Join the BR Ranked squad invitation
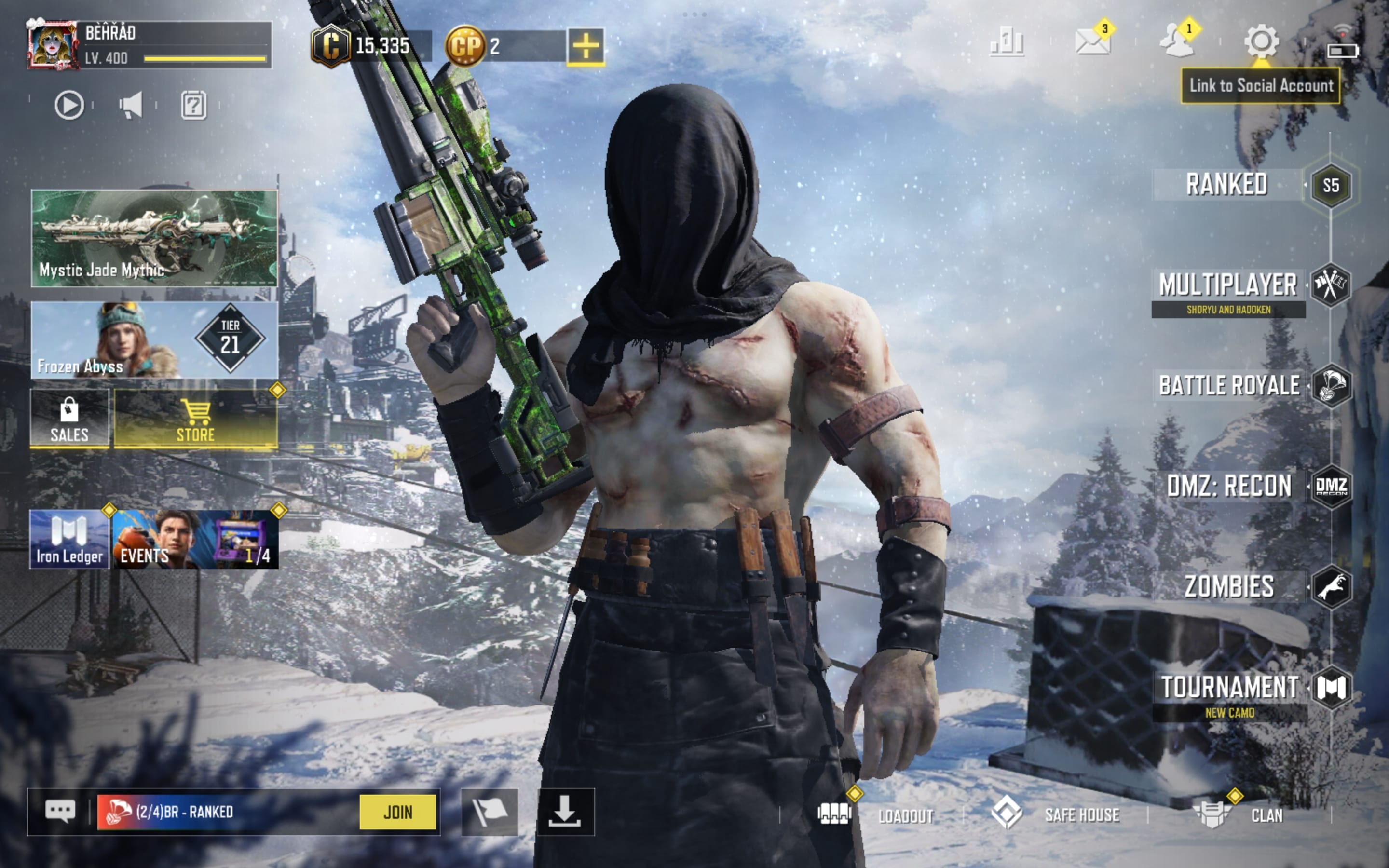Screen dimensions: 1389x868 397,812
